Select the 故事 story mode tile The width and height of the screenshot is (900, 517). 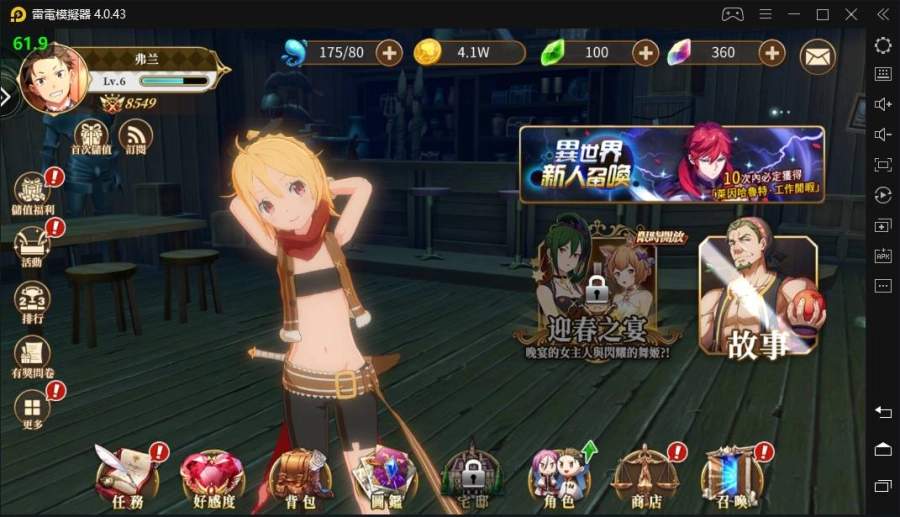757,297
